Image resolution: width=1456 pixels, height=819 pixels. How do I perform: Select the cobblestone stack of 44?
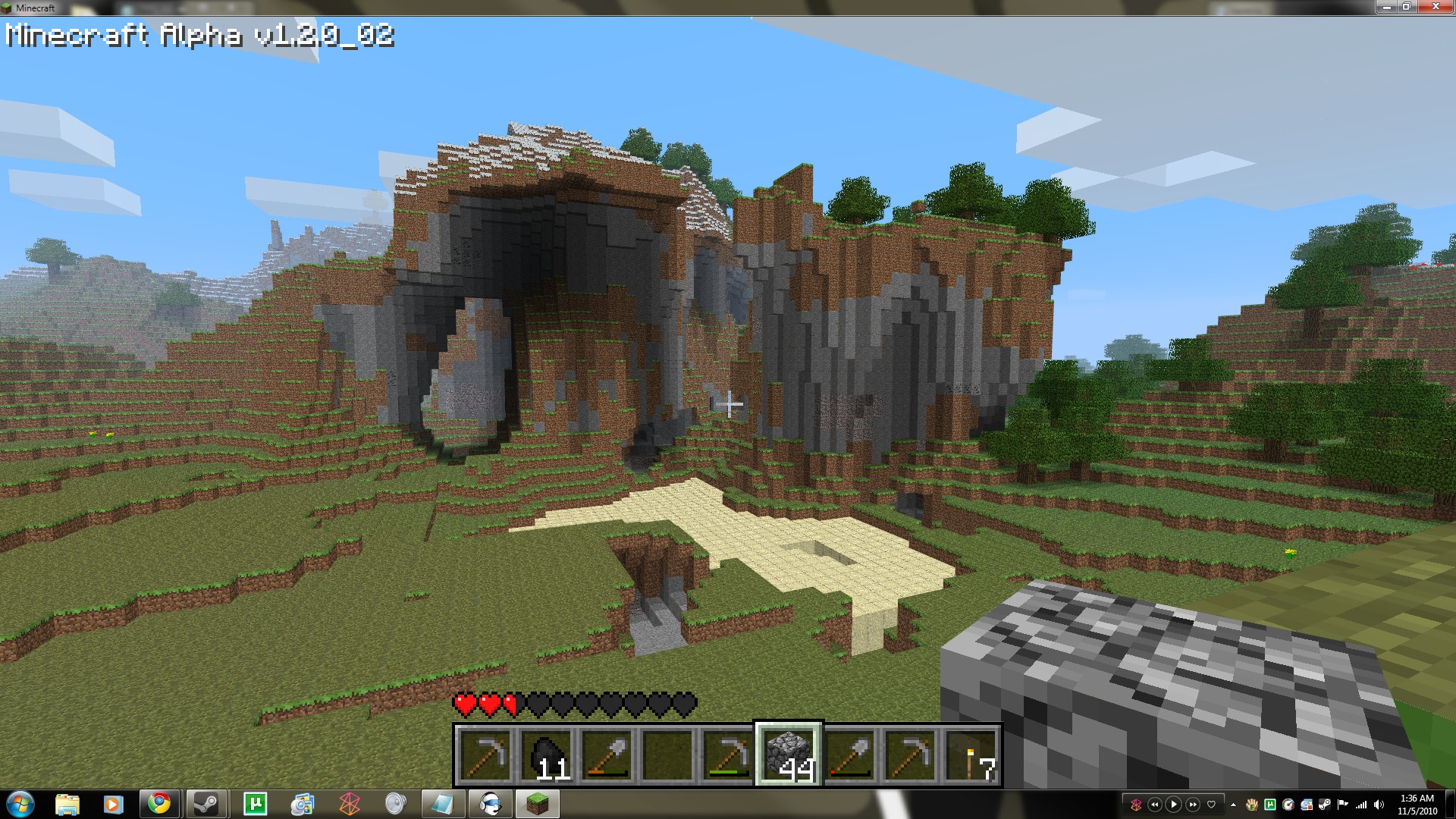[789, 755]
